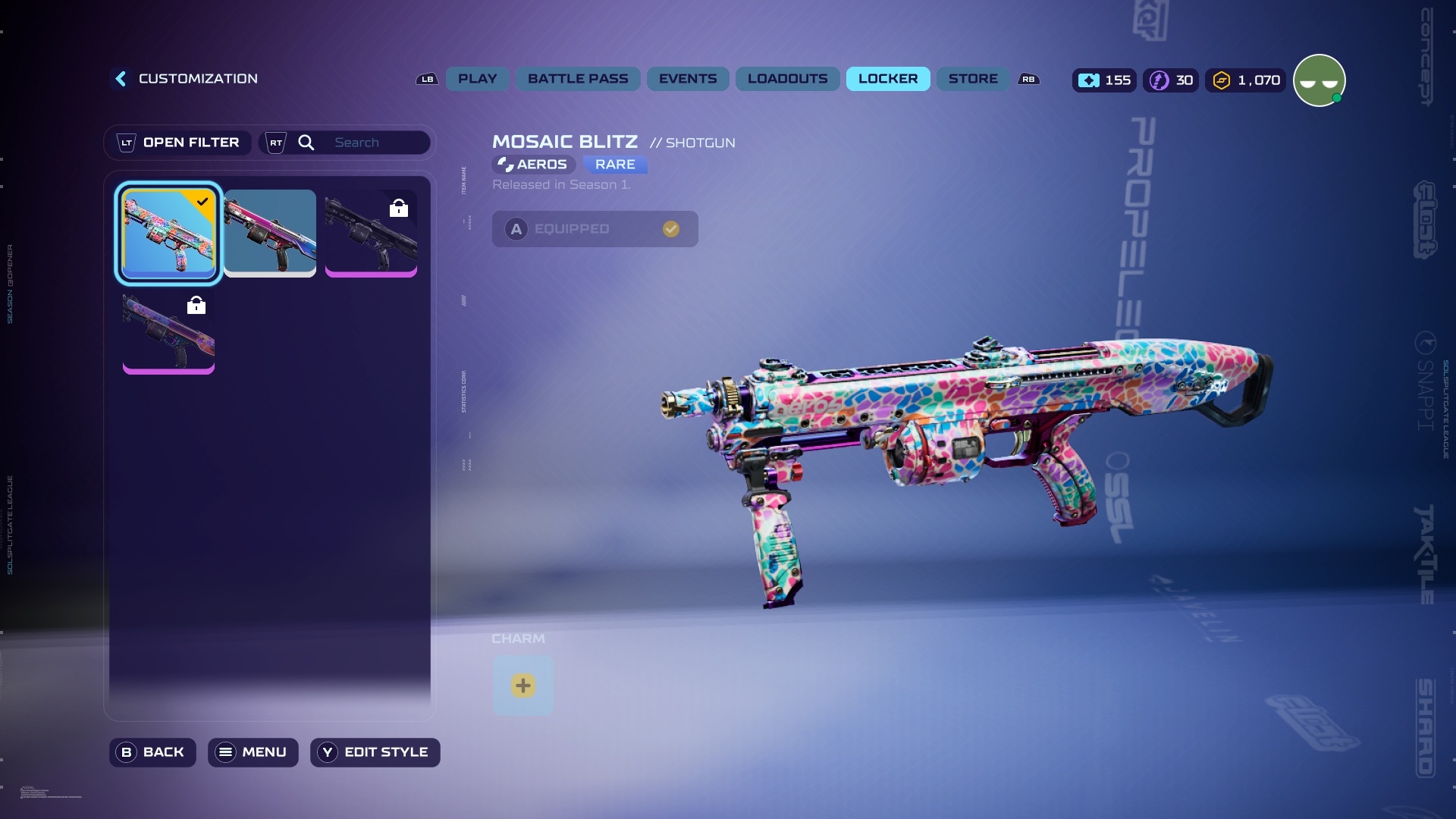Go back from the Customization screen
The image size is (1456, 819).
pos(121,79)
